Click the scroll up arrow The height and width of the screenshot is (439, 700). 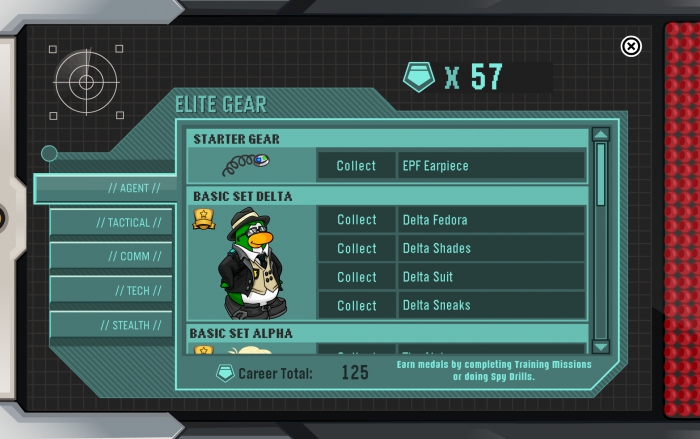pyautogui.click(x=601, y=135)
